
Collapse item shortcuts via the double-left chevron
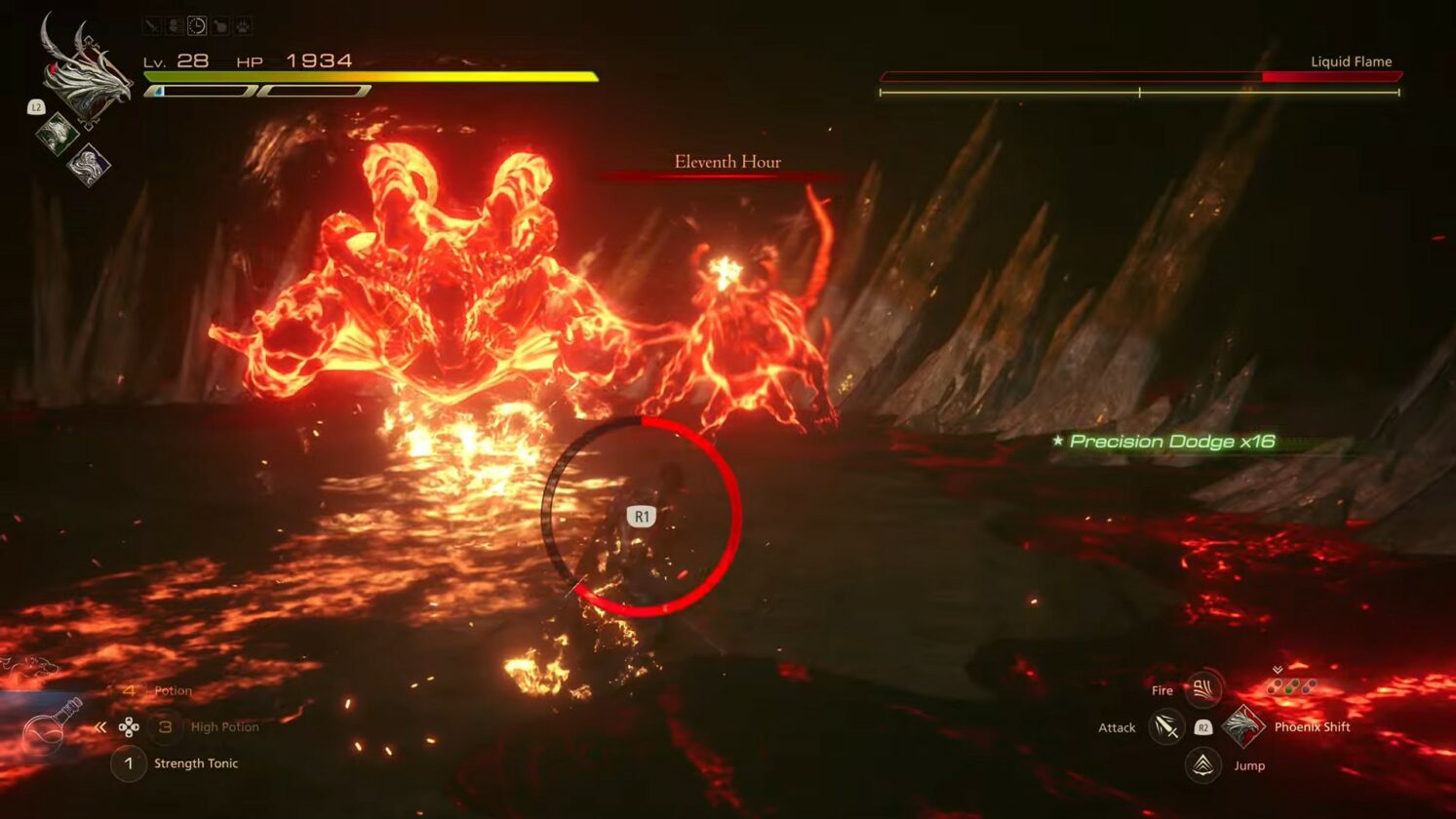[x=100, y=725]
